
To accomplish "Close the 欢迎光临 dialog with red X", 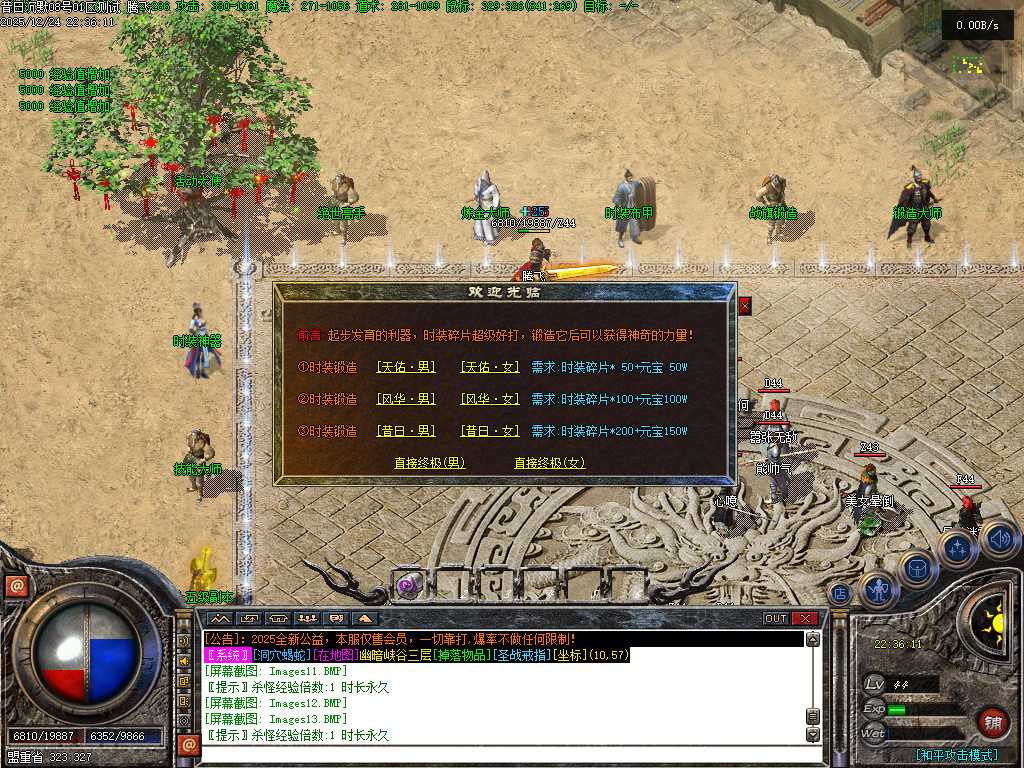I will click(x=744, y=306).
